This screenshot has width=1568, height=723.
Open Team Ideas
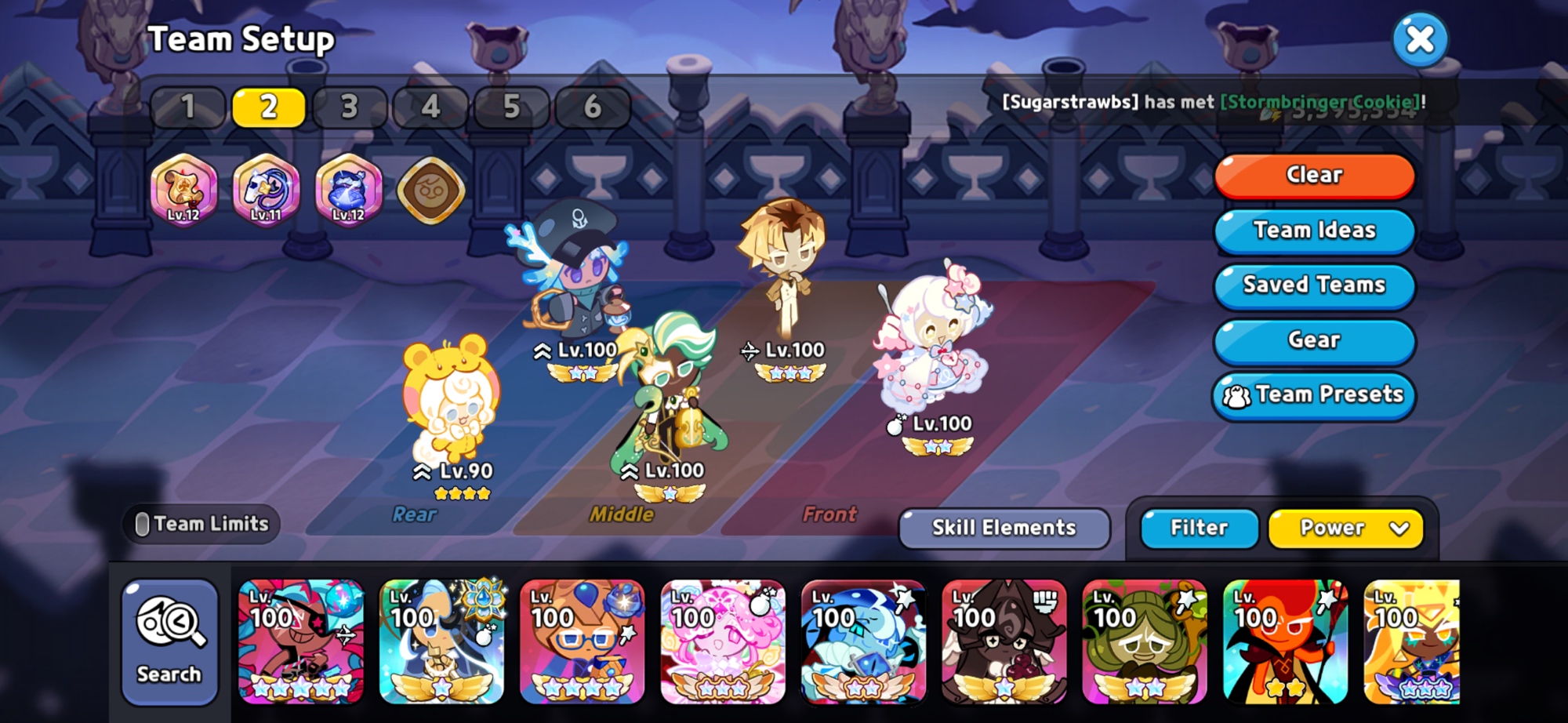[x=1314, y=230]
